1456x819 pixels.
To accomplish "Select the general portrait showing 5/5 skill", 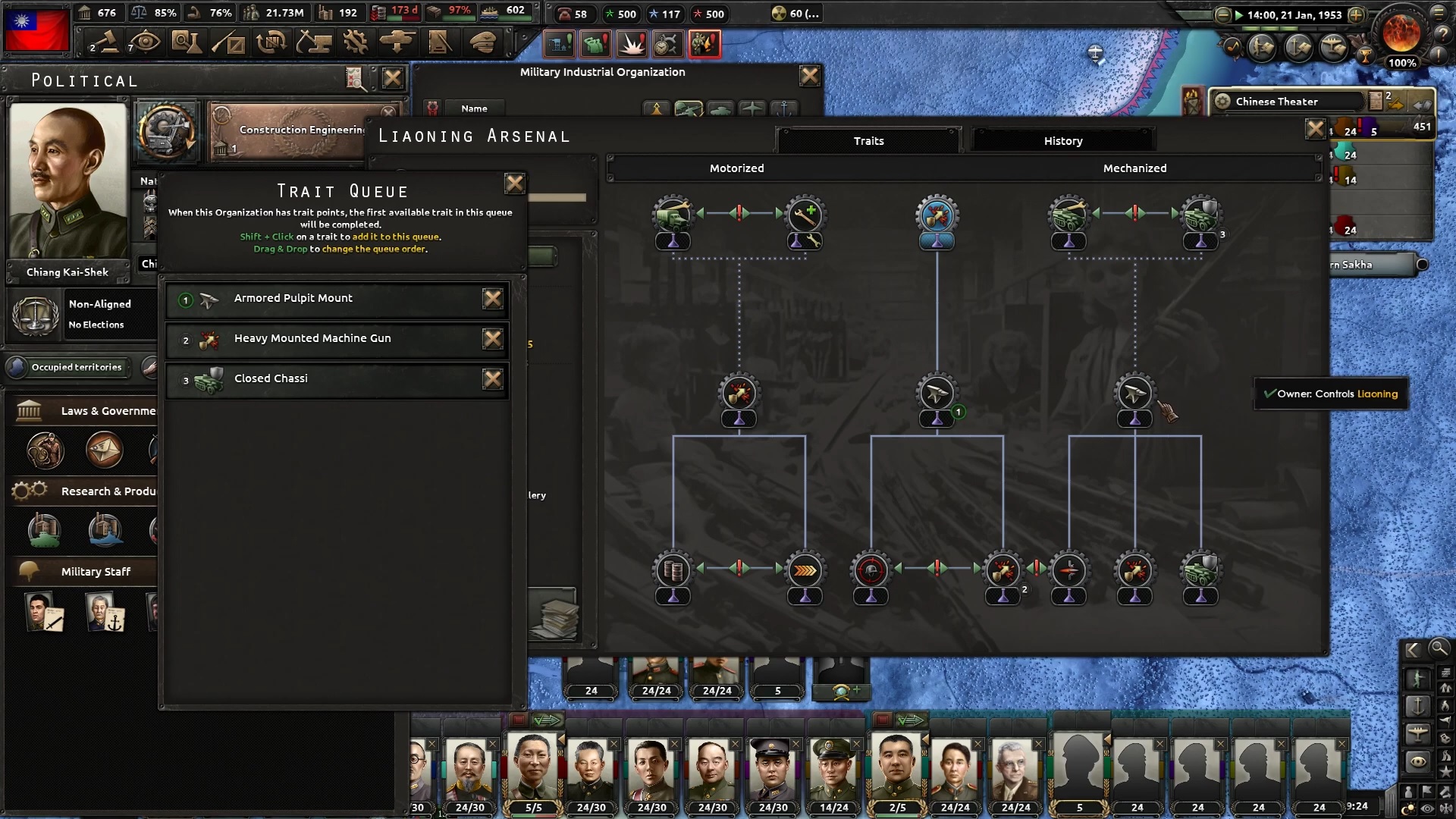I will click(532, 766).
